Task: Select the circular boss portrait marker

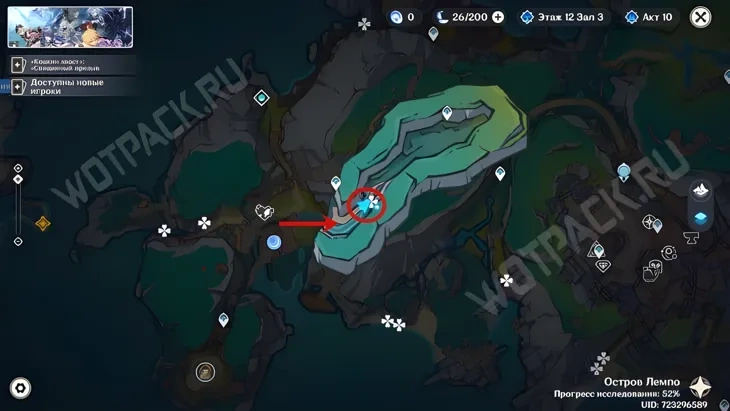Action: [205, 372]
